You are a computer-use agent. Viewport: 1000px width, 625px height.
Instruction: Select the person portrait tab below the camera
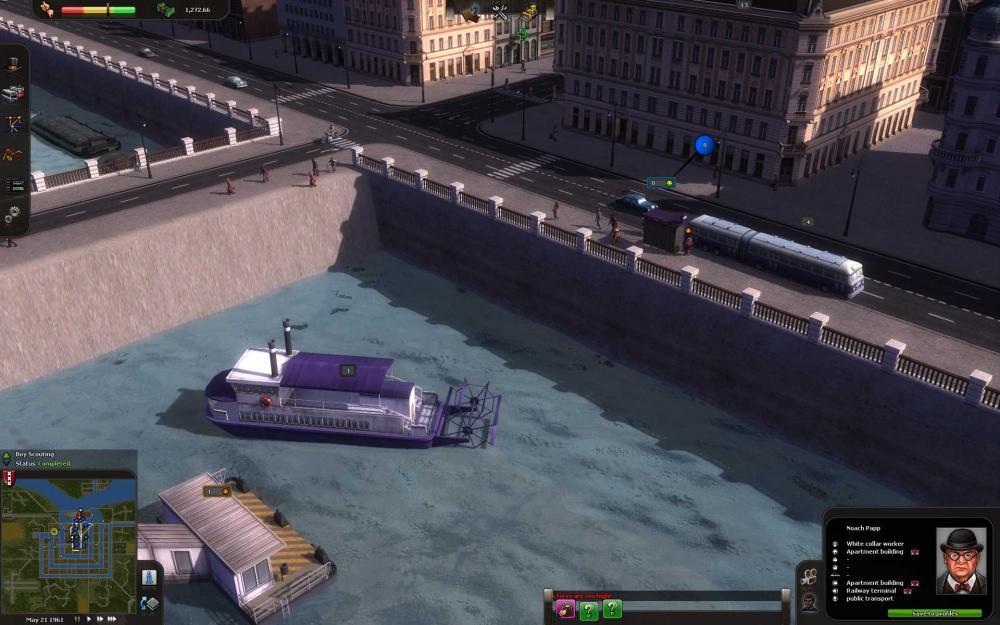pyautogui.click(x=809, y=601)
